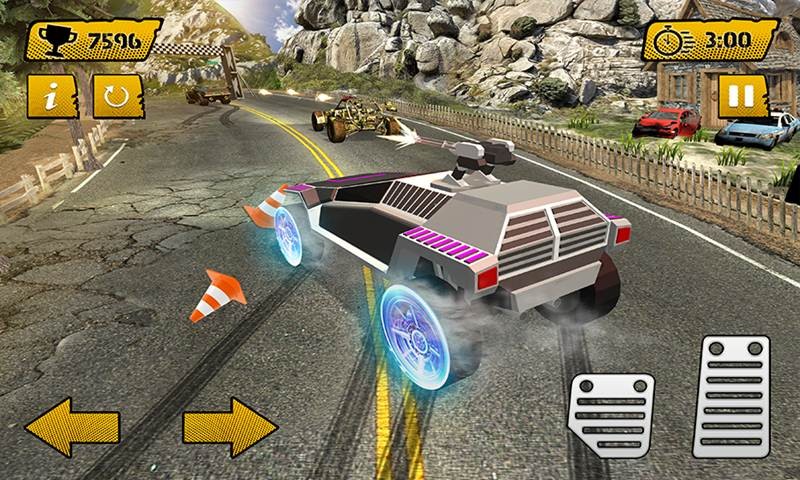
Task: Tap the restart arrow button
Action: coord(112,96)
